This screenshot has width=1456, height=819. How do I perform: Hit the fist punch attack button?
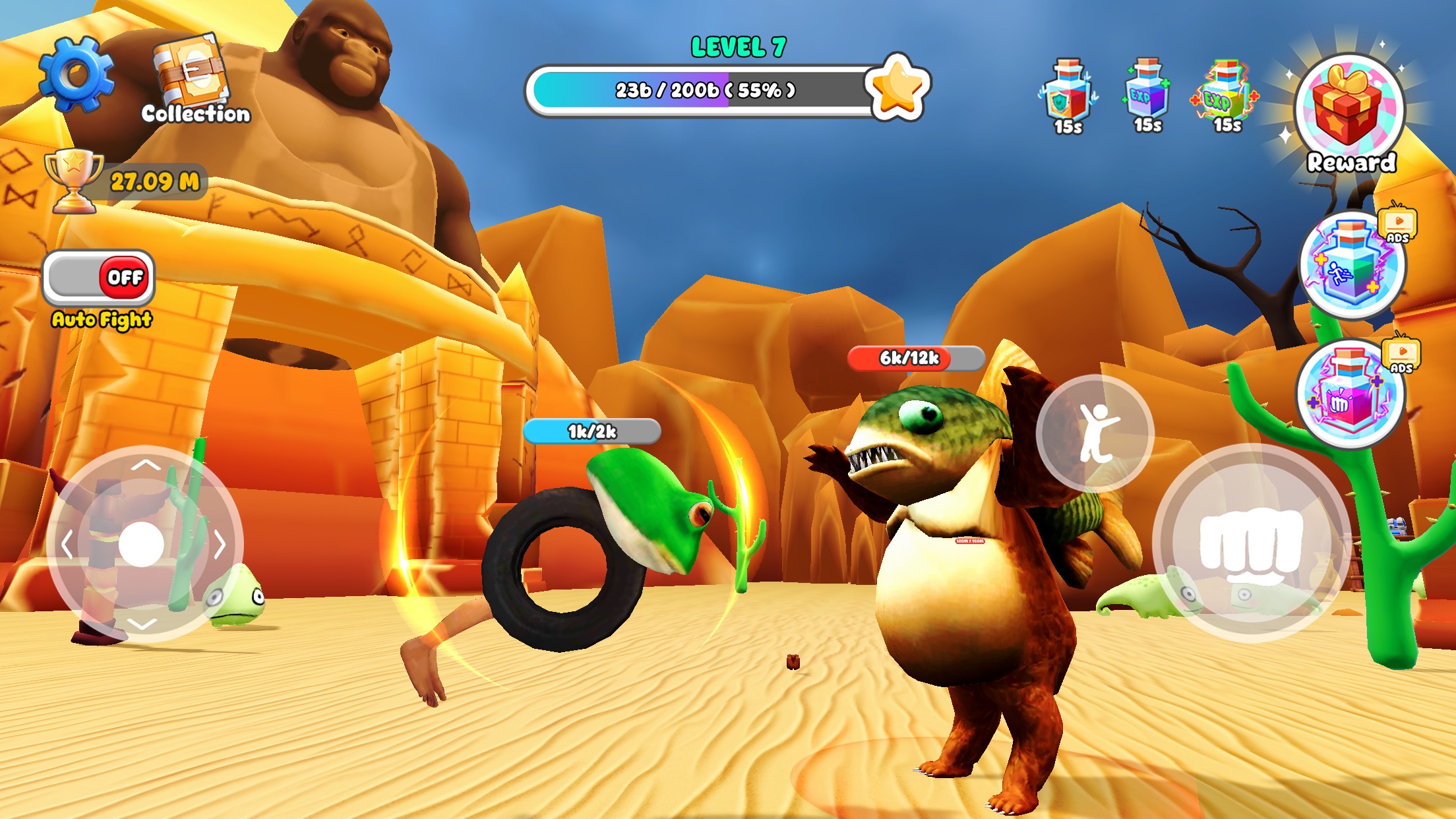tap(1250, 543)
